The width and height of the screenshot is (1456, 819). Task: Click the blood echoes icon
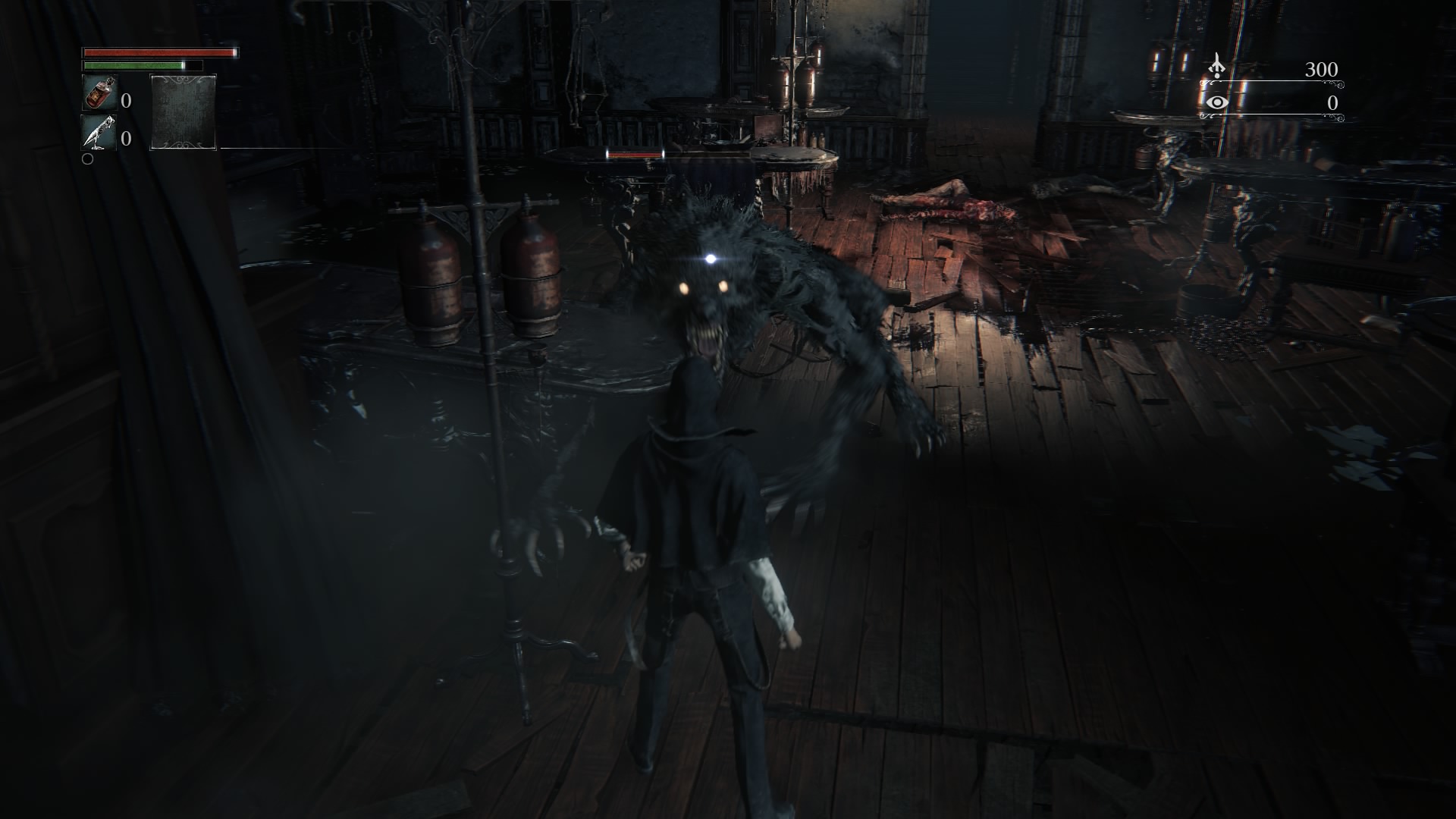[x=1216, y=67]
